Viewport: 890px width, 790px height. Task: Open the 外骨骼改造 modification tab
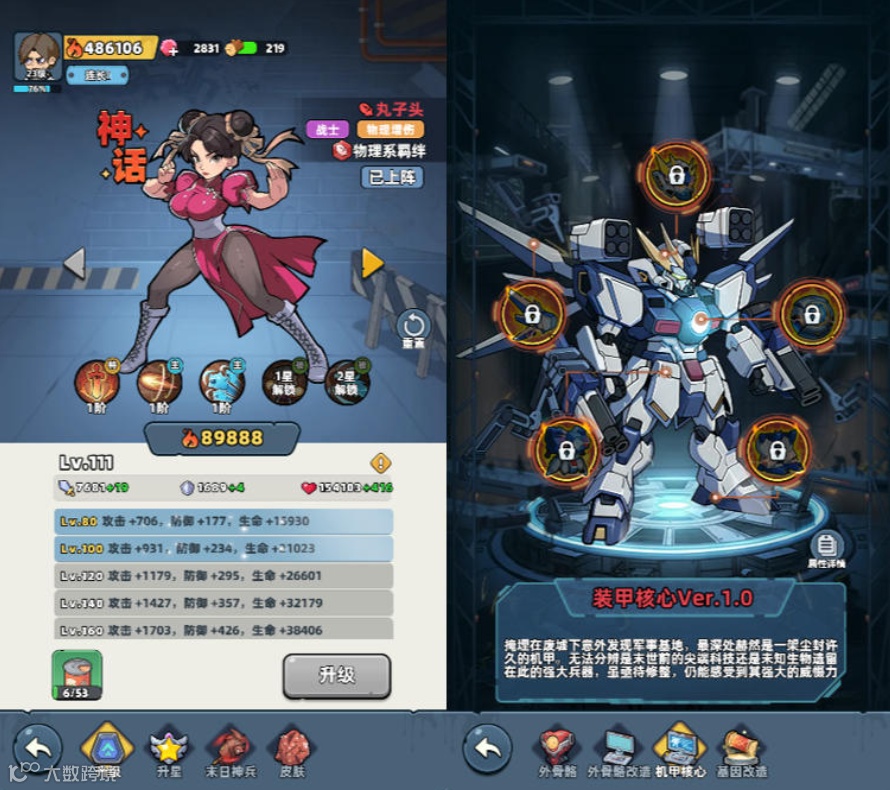pos(619,750)
